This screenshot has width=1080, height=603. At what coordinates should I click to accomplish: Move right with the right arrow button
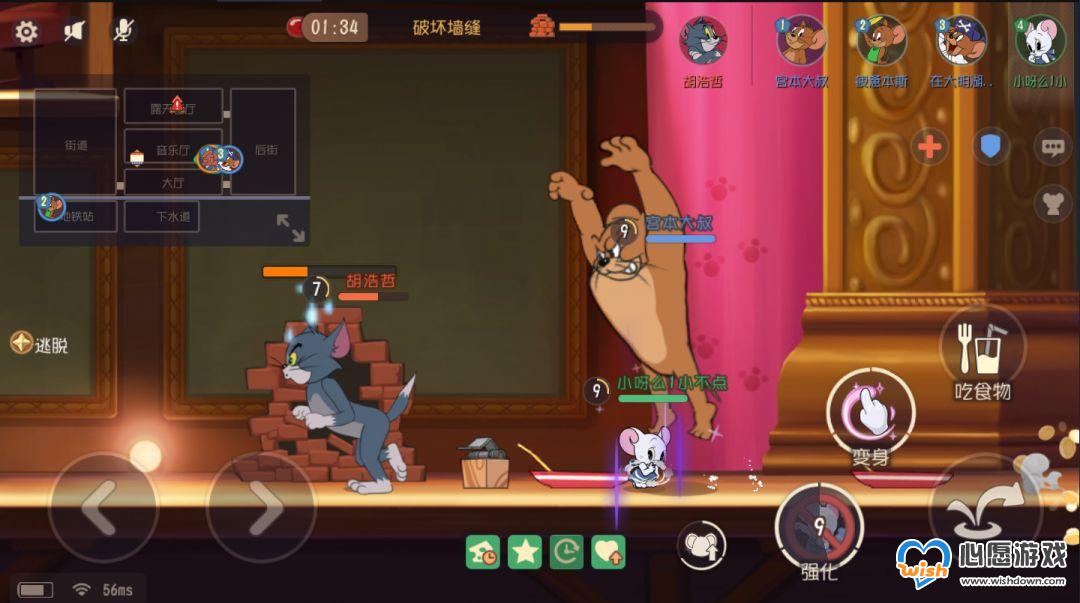(x=261, y=508)
